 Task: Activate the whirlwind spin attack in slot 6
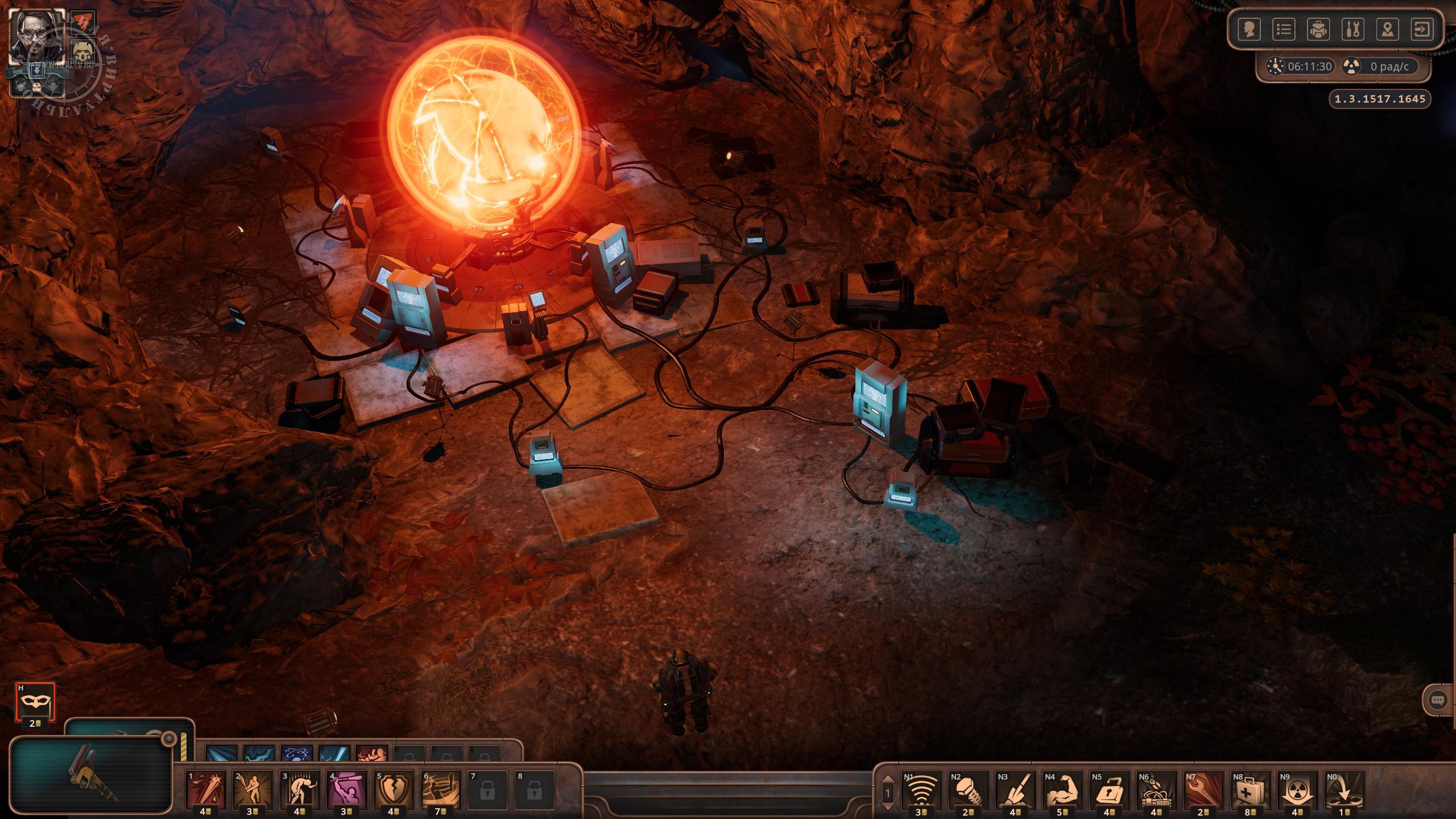pos(440,789)
